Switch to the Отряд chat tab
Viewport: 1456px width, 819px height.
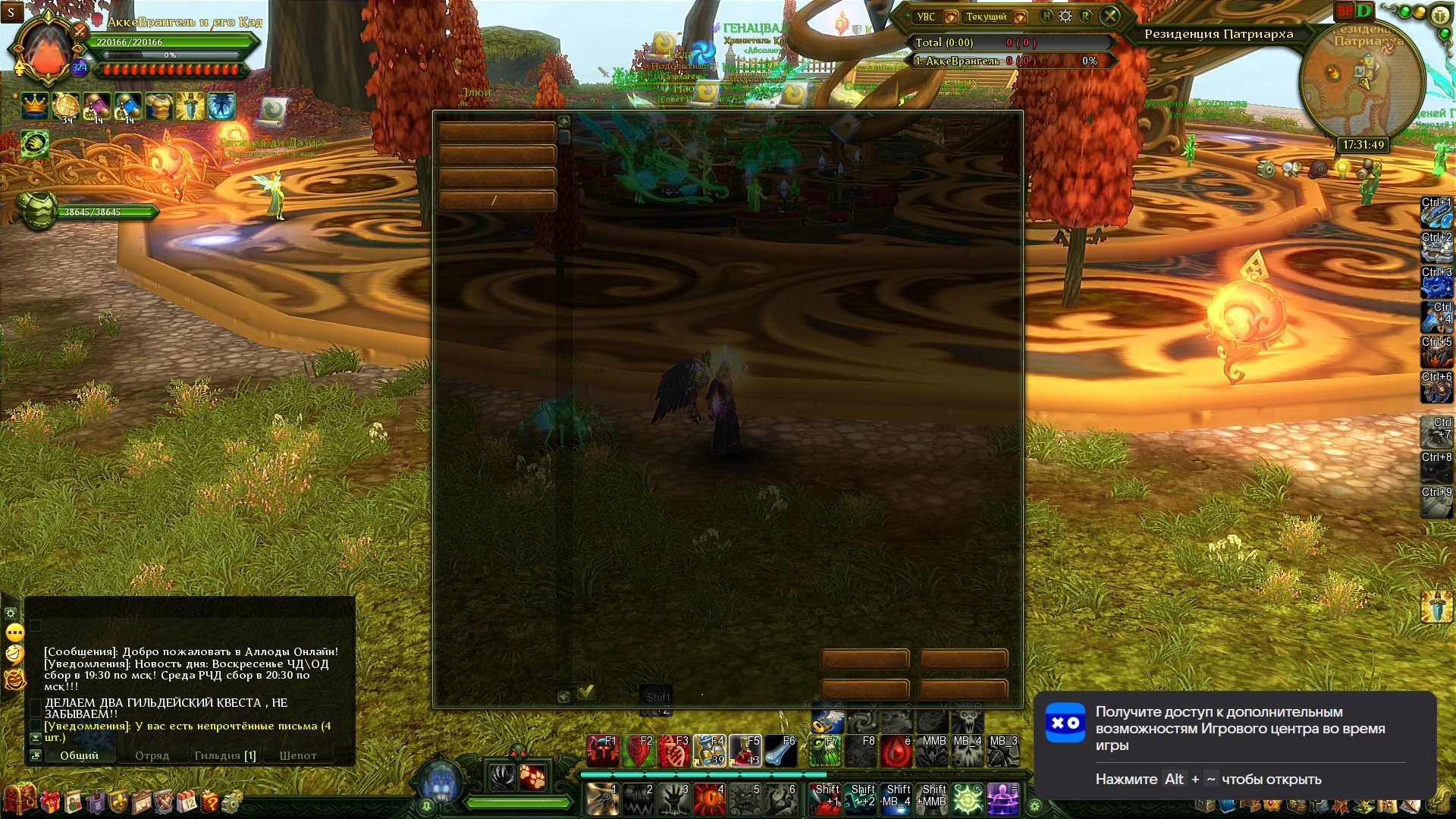click(x=152, y=755)
